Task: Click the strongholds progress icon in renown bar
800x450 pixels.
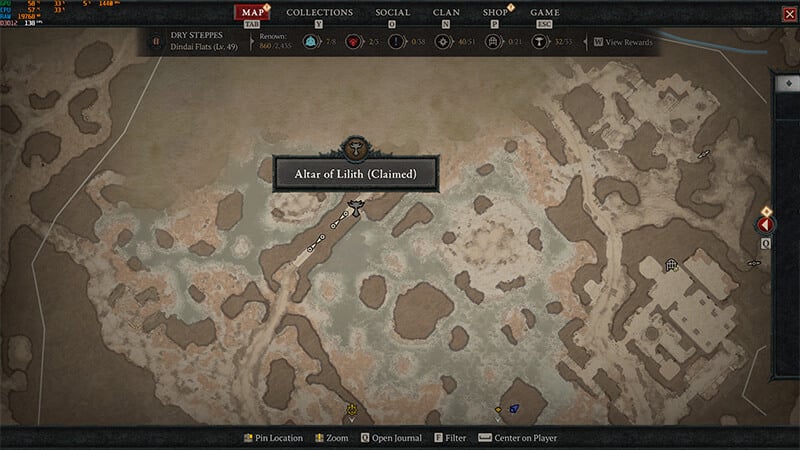Action: [352, 43]
